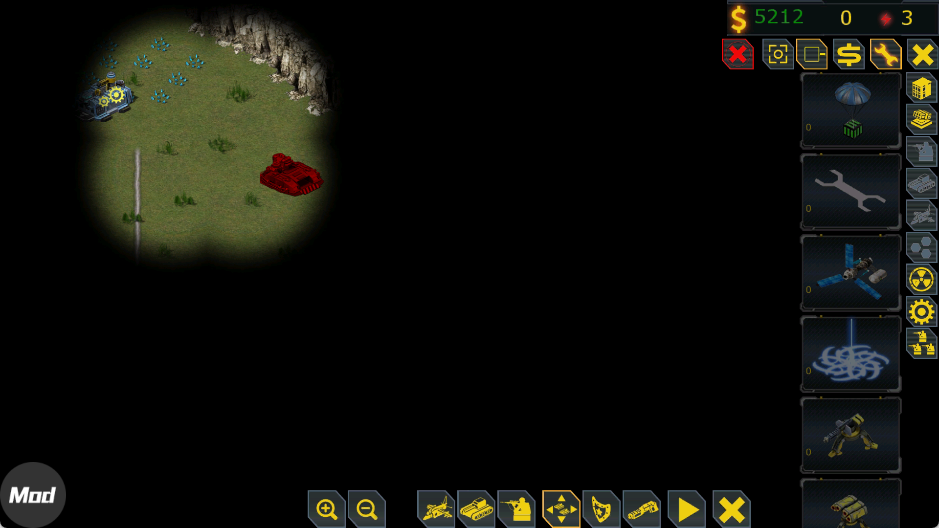Select all tanks with the tank button
The image size is (939, 528).
pos(477,509)
